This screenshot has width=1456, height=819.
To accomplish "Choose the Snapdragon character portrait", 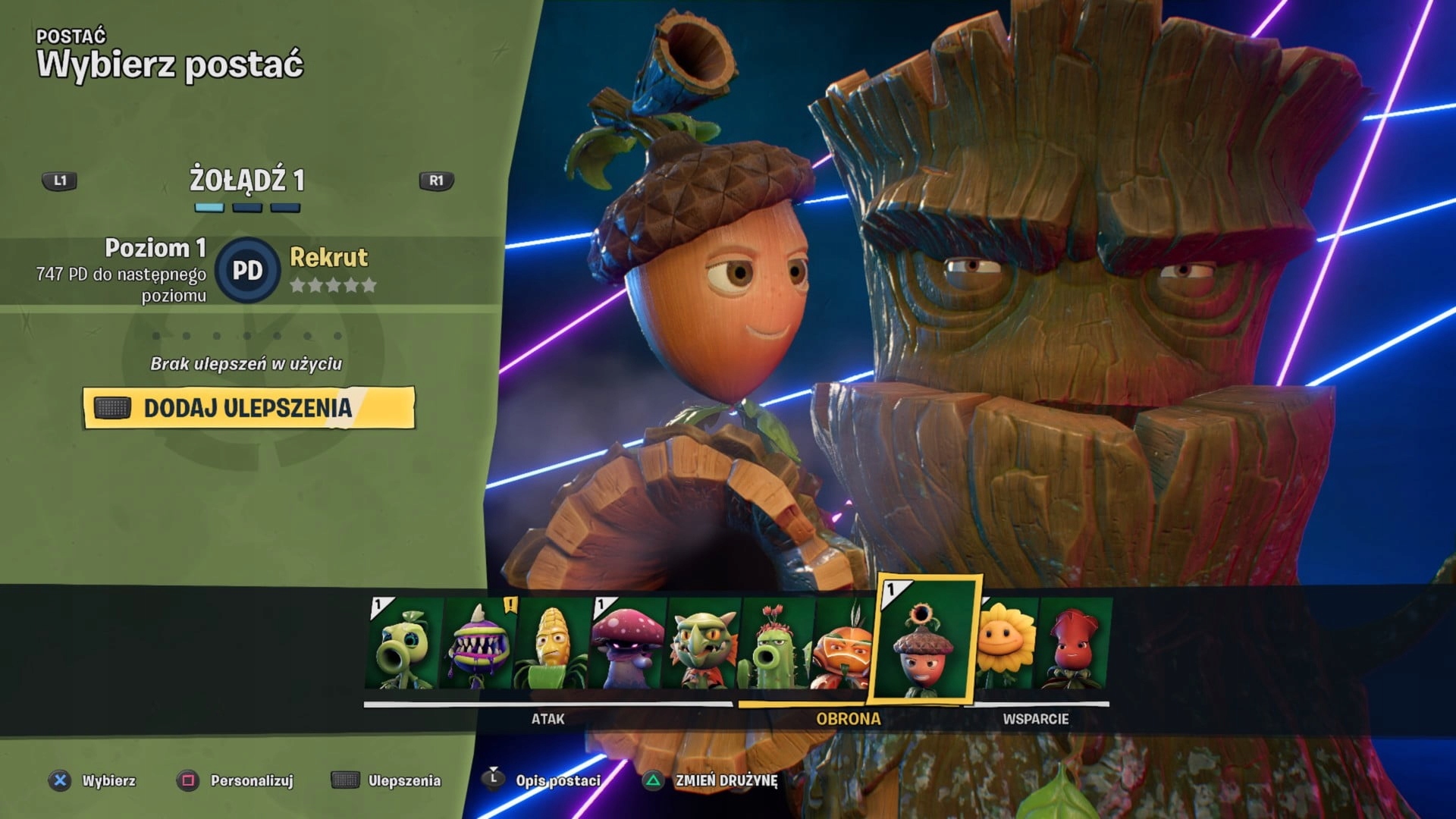I will pos(701,644).
